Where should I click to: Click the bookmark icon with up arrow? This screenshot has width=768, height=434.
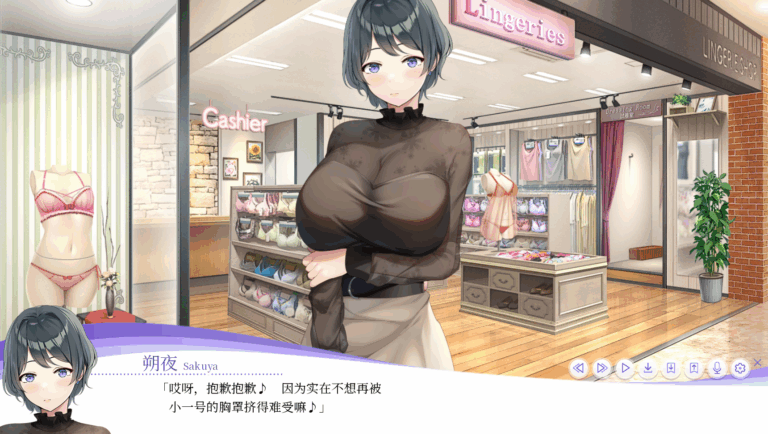pos(693,368)
